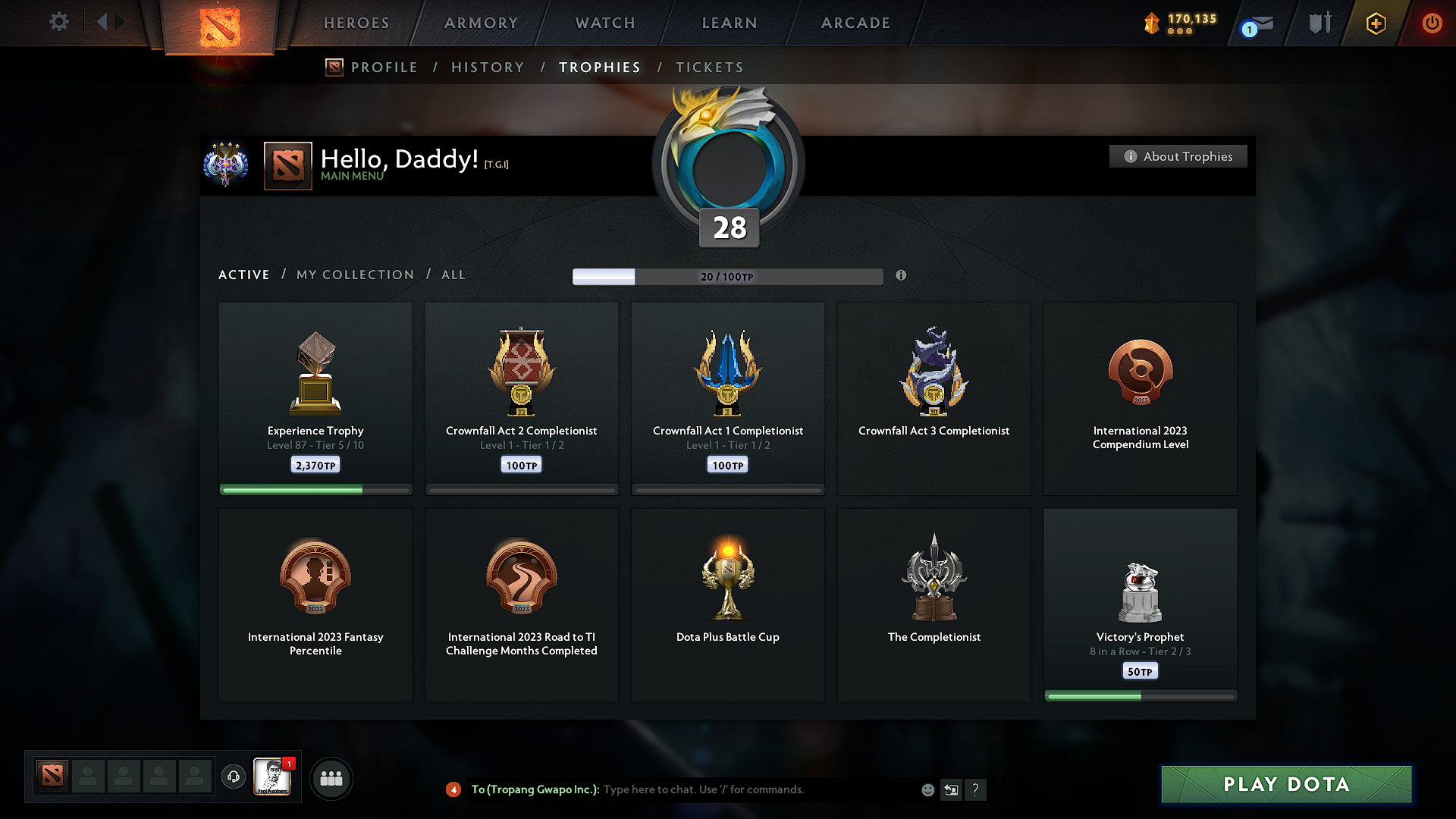This screenshot has width=1456, height=819.
Task: Open settings with the gear icon
Action: tap(58, 22)
